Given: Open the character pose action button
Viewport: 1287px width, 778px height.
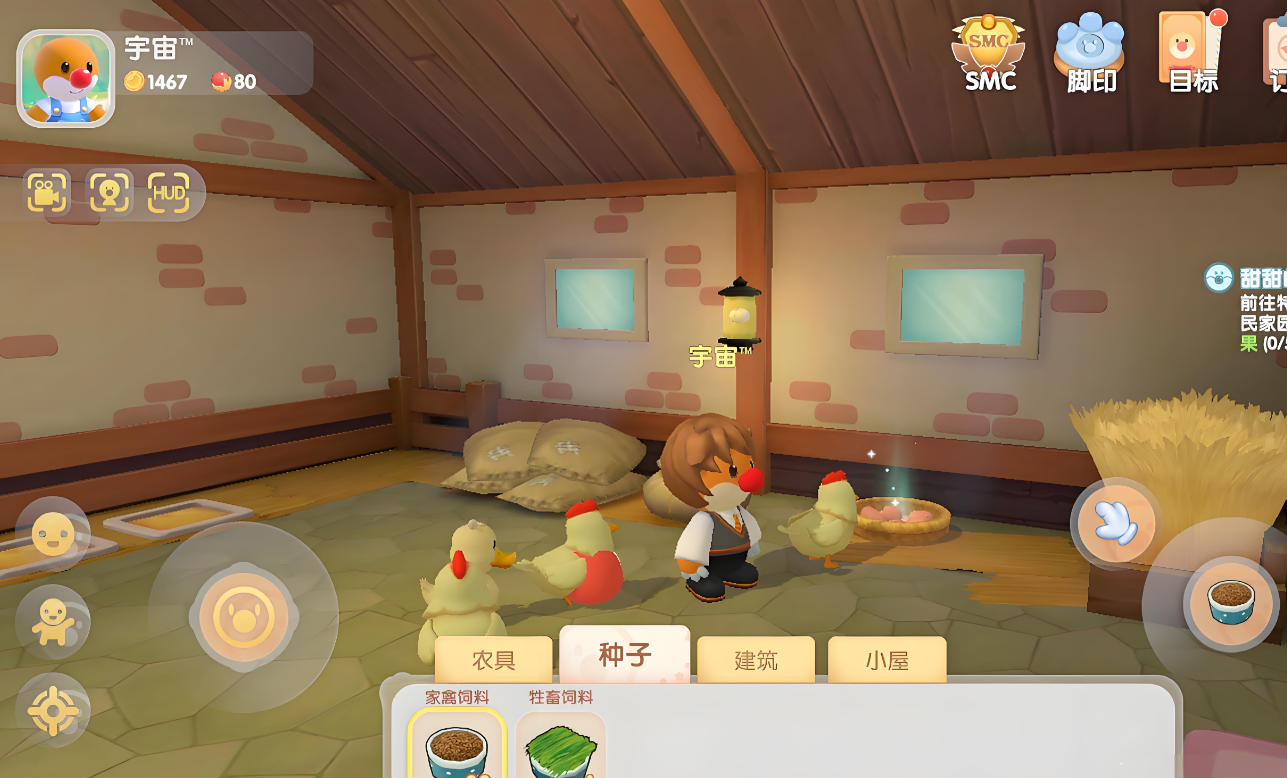Looking at the screenshot, I should click(x=53, y=622).
